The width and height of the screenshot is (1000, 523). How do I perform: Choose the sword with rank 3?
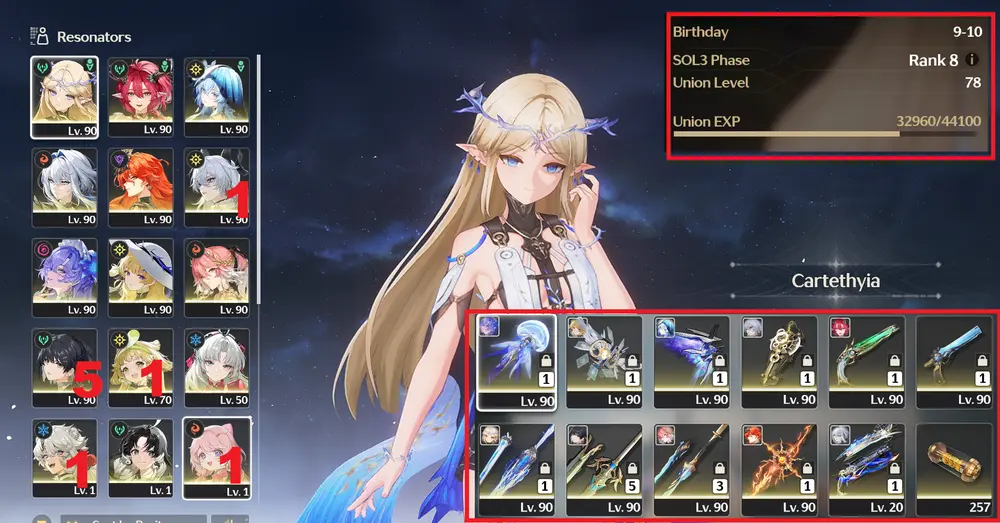coord(688,468)
